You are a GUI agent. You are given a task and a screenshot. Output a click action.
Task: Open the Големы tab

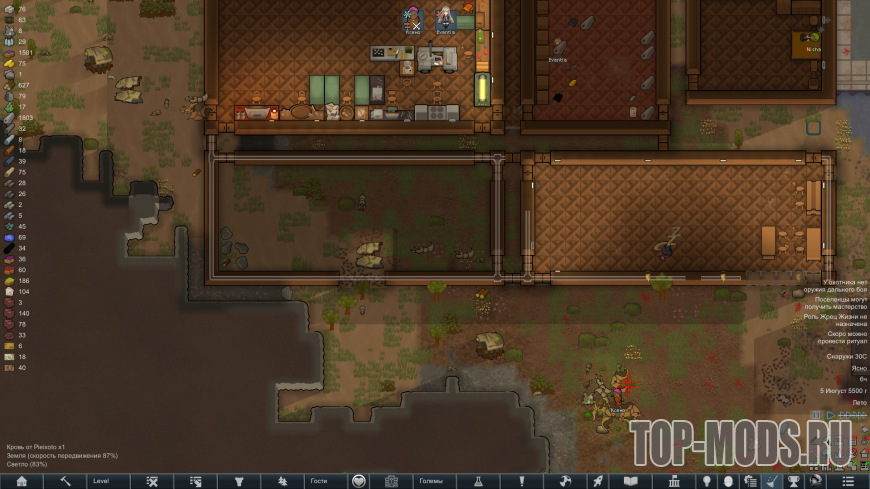[x=431, y=481]
